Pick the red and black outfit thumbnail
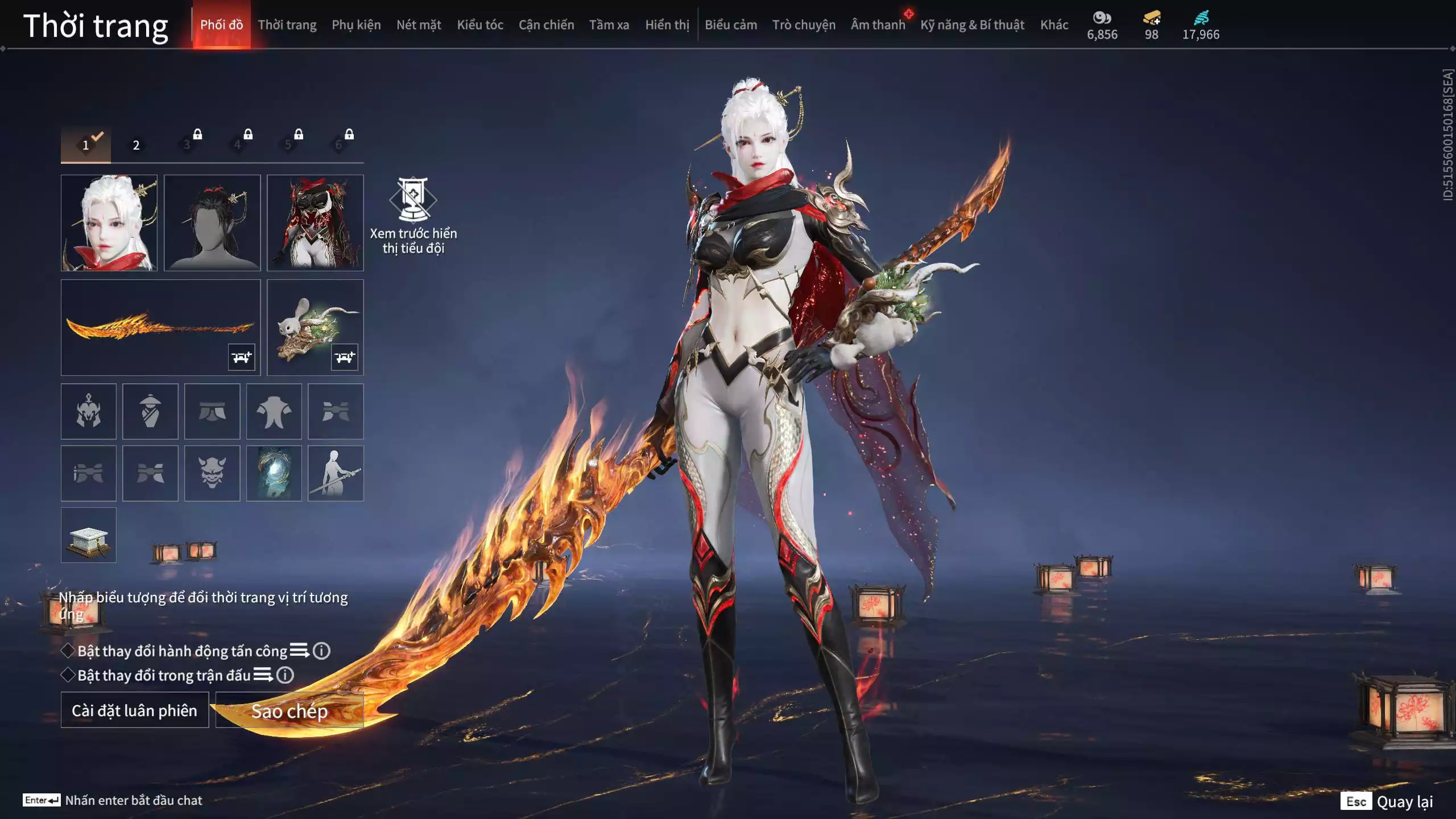This screenshot has width=1456, height=819. coord(315,222)
